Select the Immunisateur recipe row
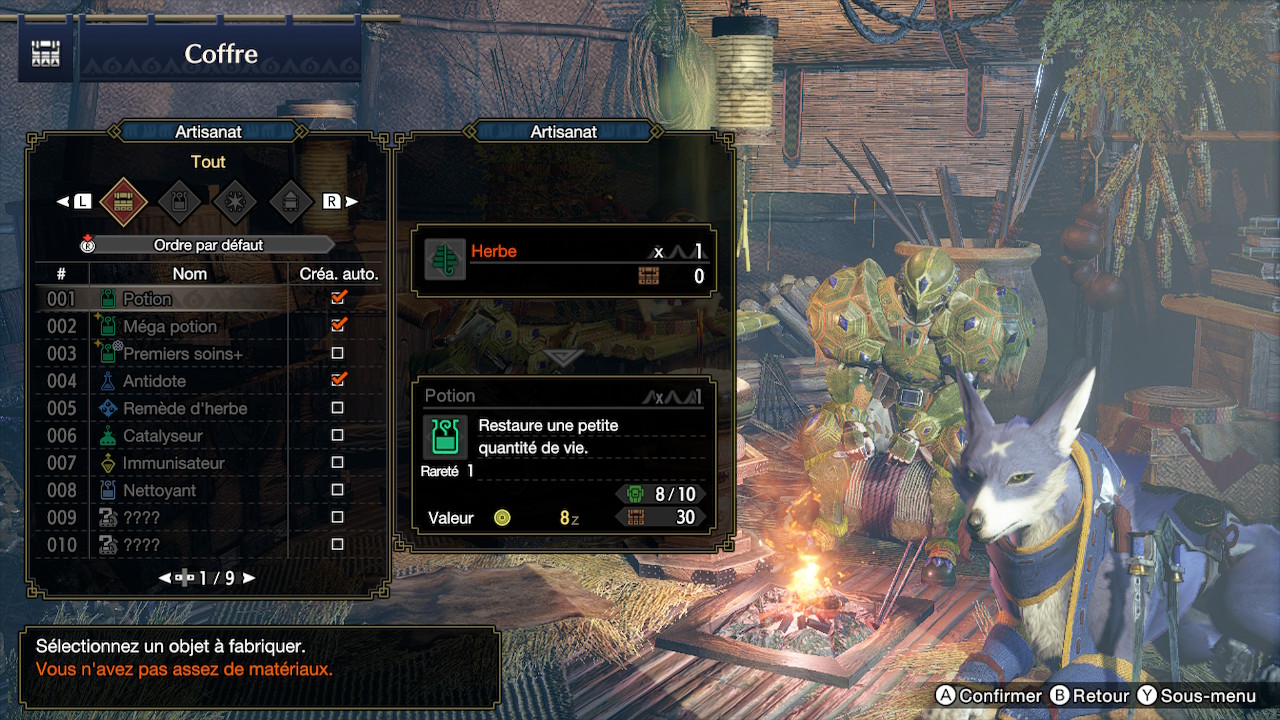The height and width of the screenshot is (720, 1280). click(x=173, y=463)
